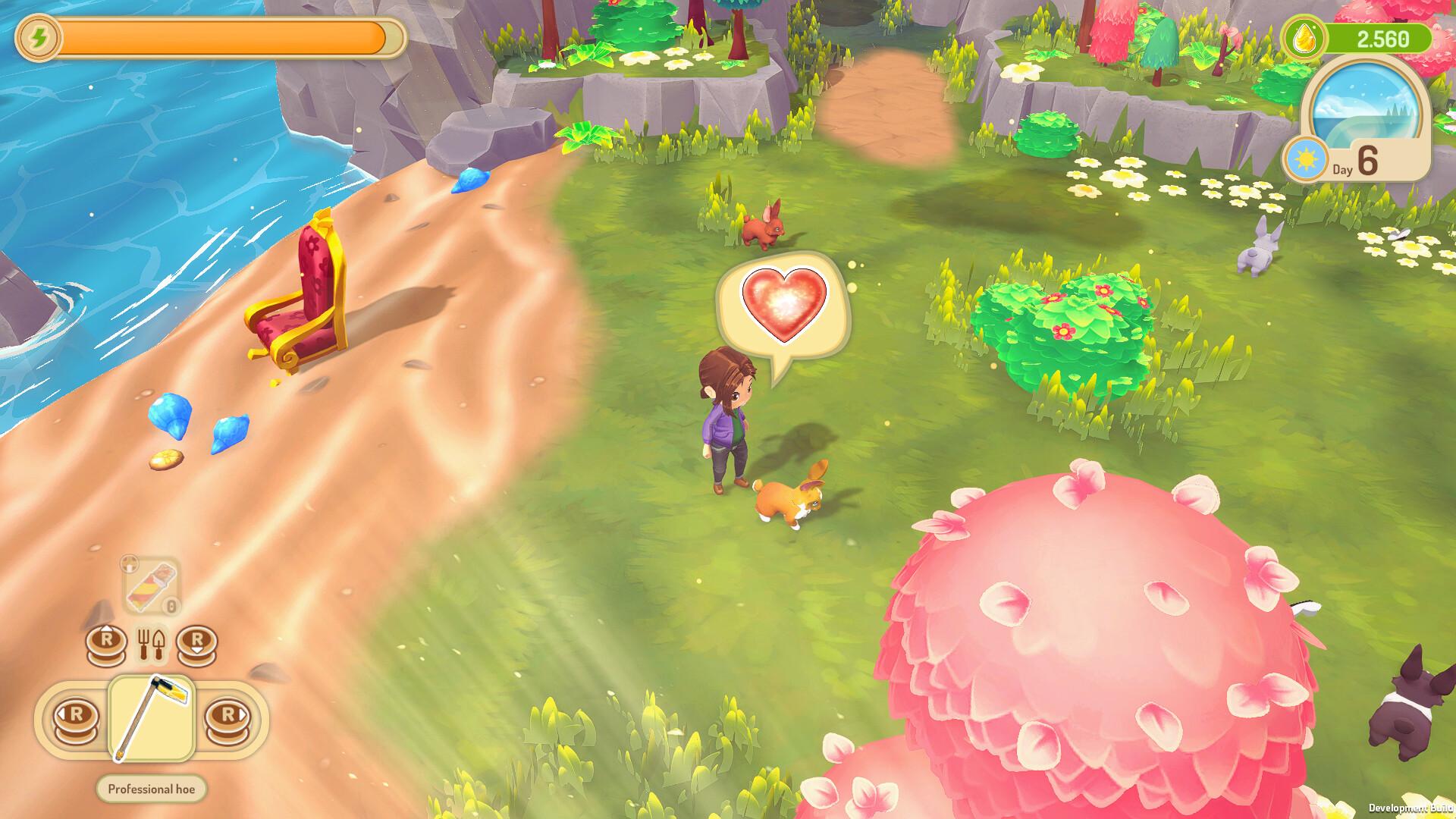Select the Professional hoe name label
The image size is (1456, 819).
(152, 789)
